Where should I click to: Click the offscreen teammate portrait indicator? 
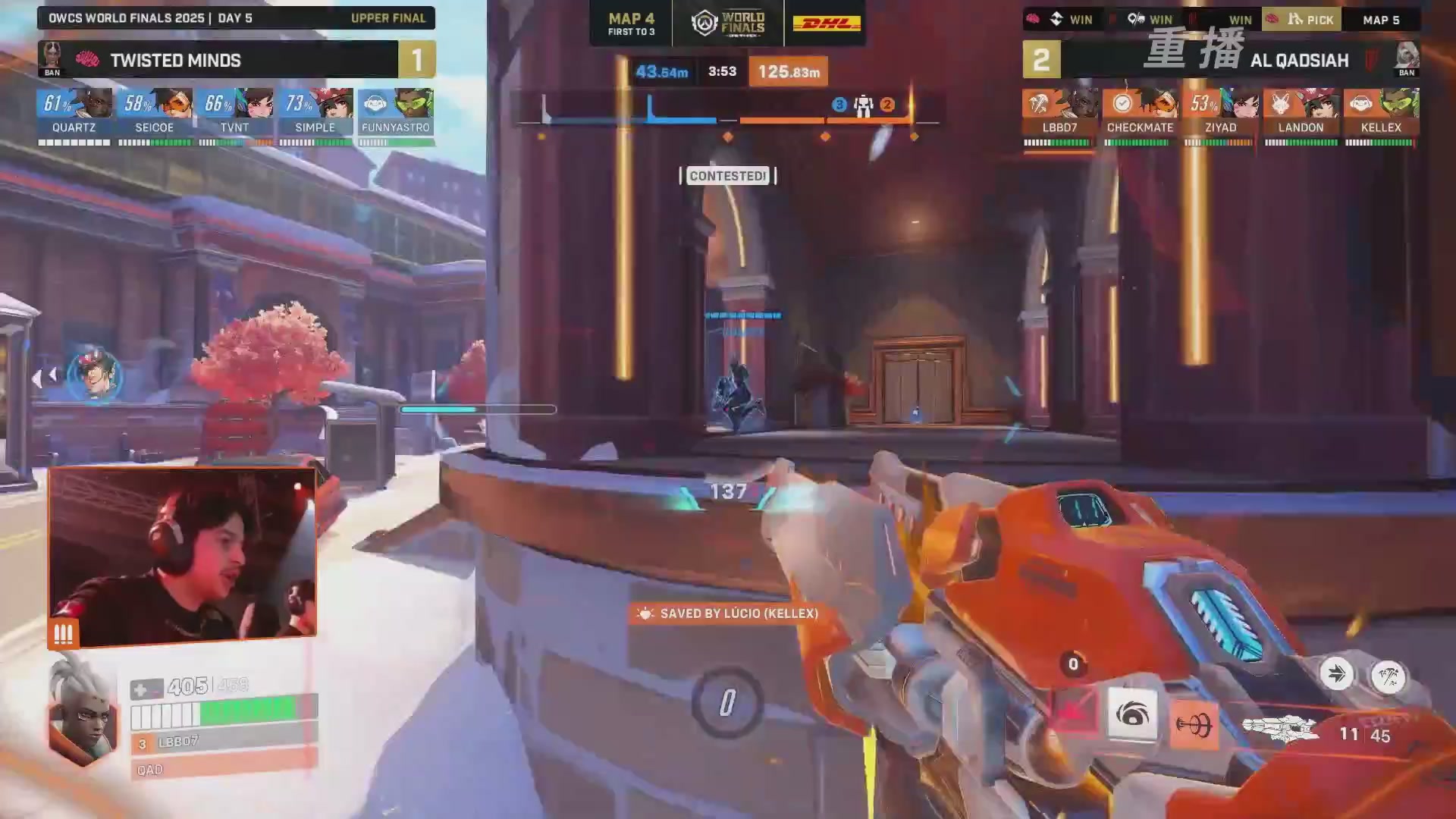coord(95,375)
